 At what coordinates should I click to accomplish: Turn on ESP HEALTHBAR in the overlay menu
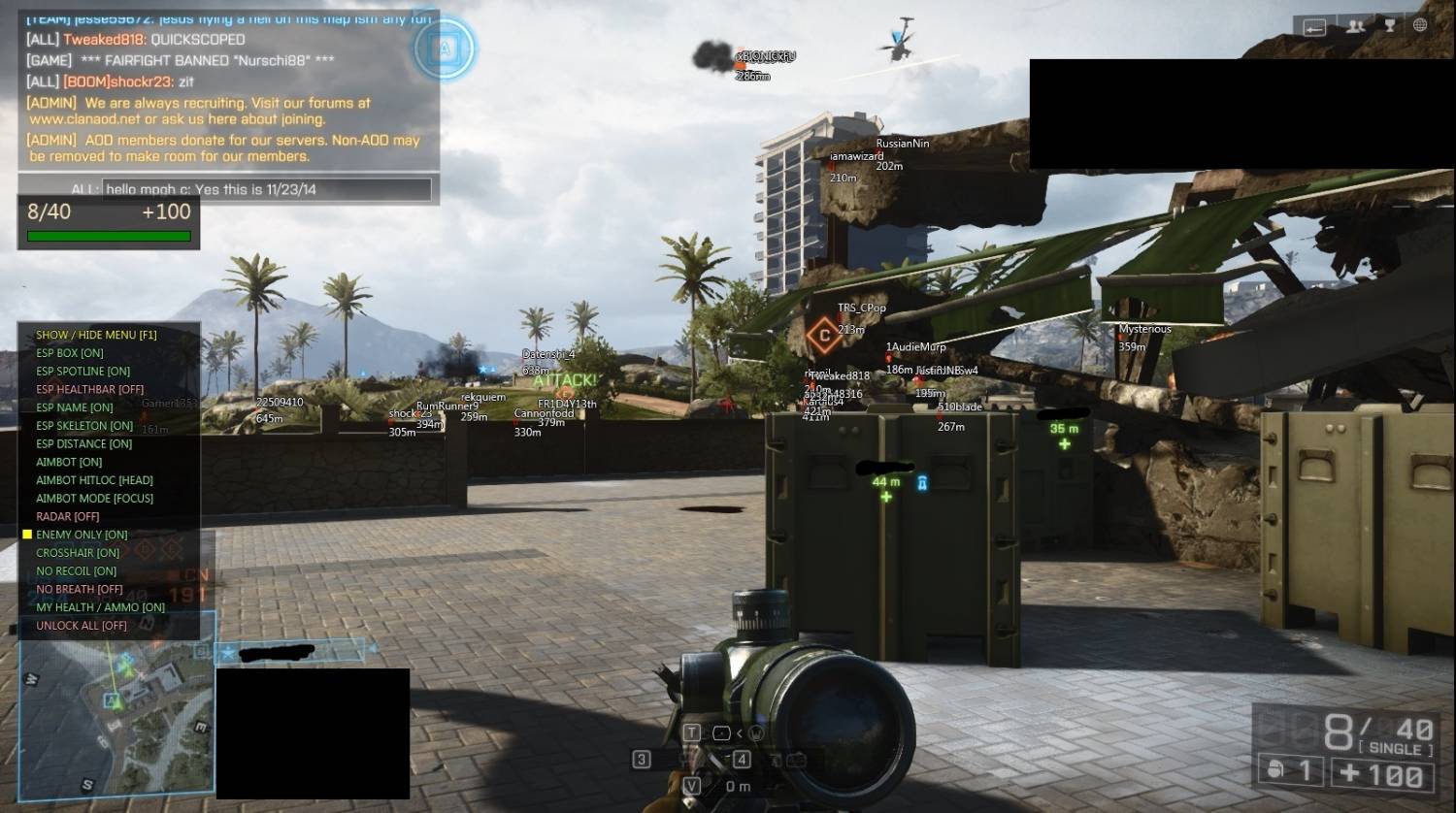pos(89,389)
